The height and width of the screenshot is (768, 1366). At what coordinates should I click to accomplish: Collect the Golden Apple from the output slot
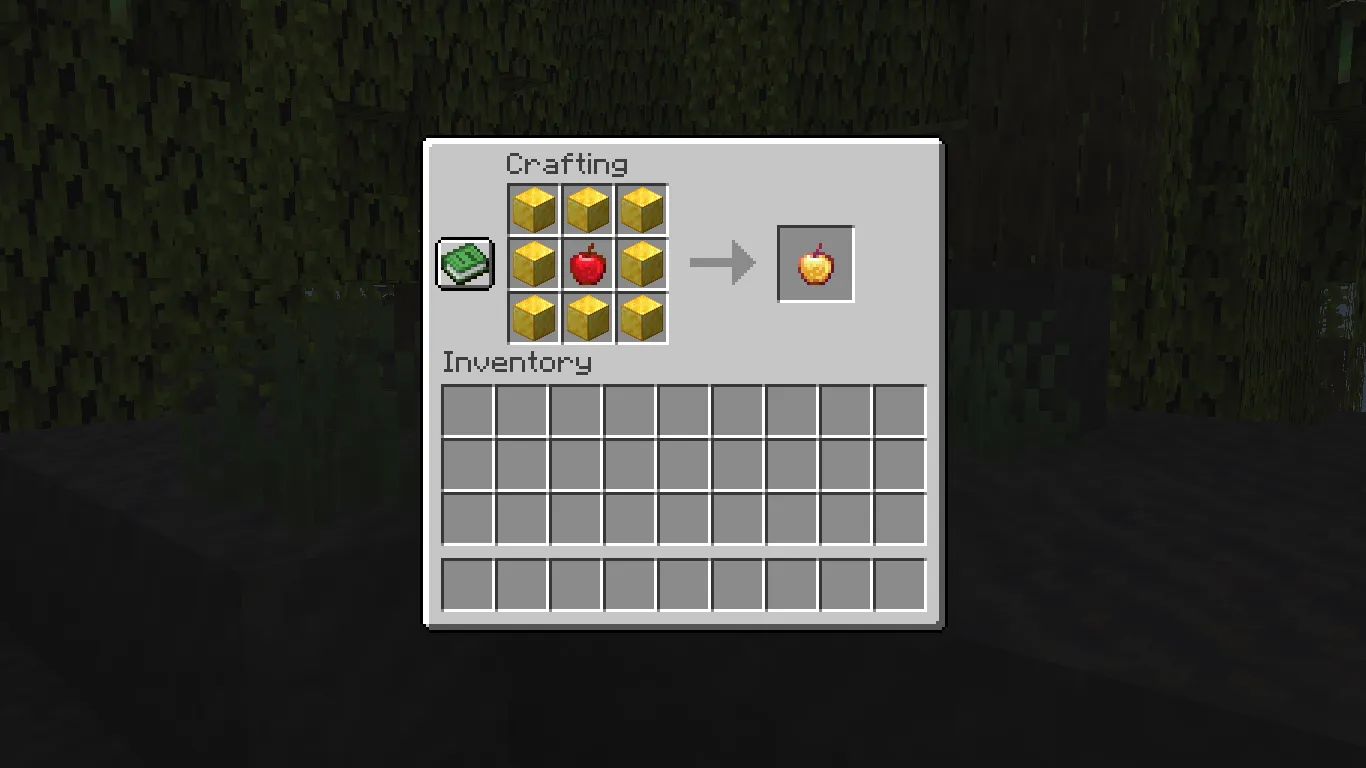815,263
